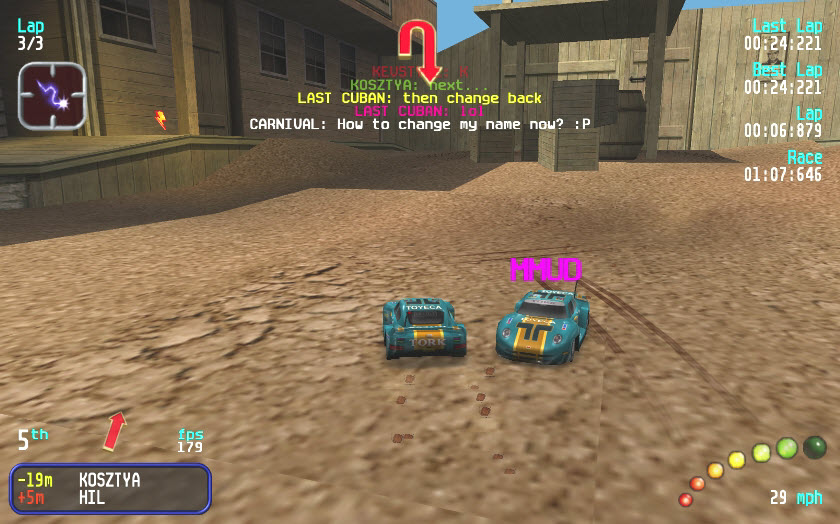Click LAST CUBAN's "then change back" chat line

click(419, 98)
